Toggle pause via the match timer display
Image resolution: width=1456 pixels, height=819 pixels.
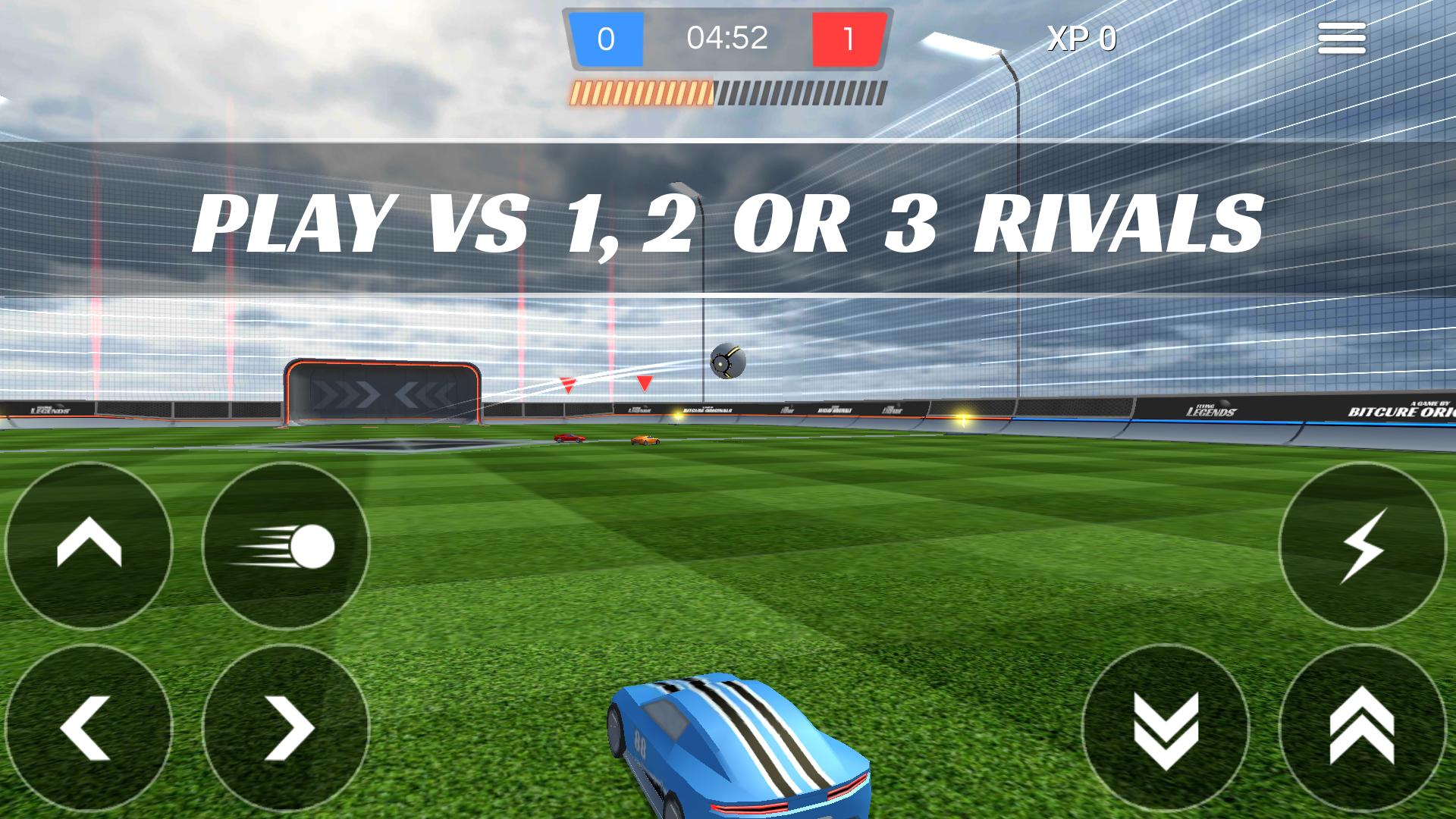point(726,39)
